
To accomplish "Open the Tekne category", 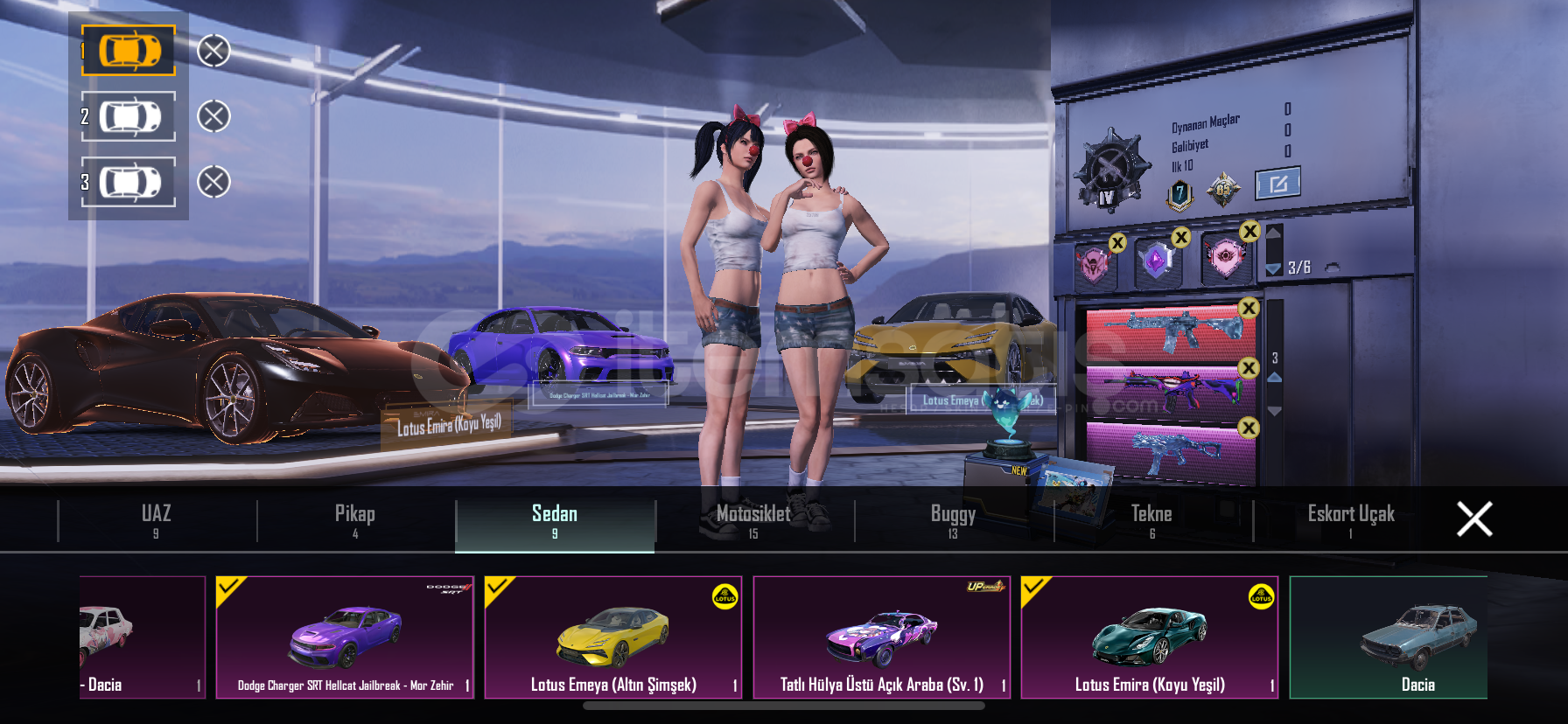I will (x=1151, y=520).
